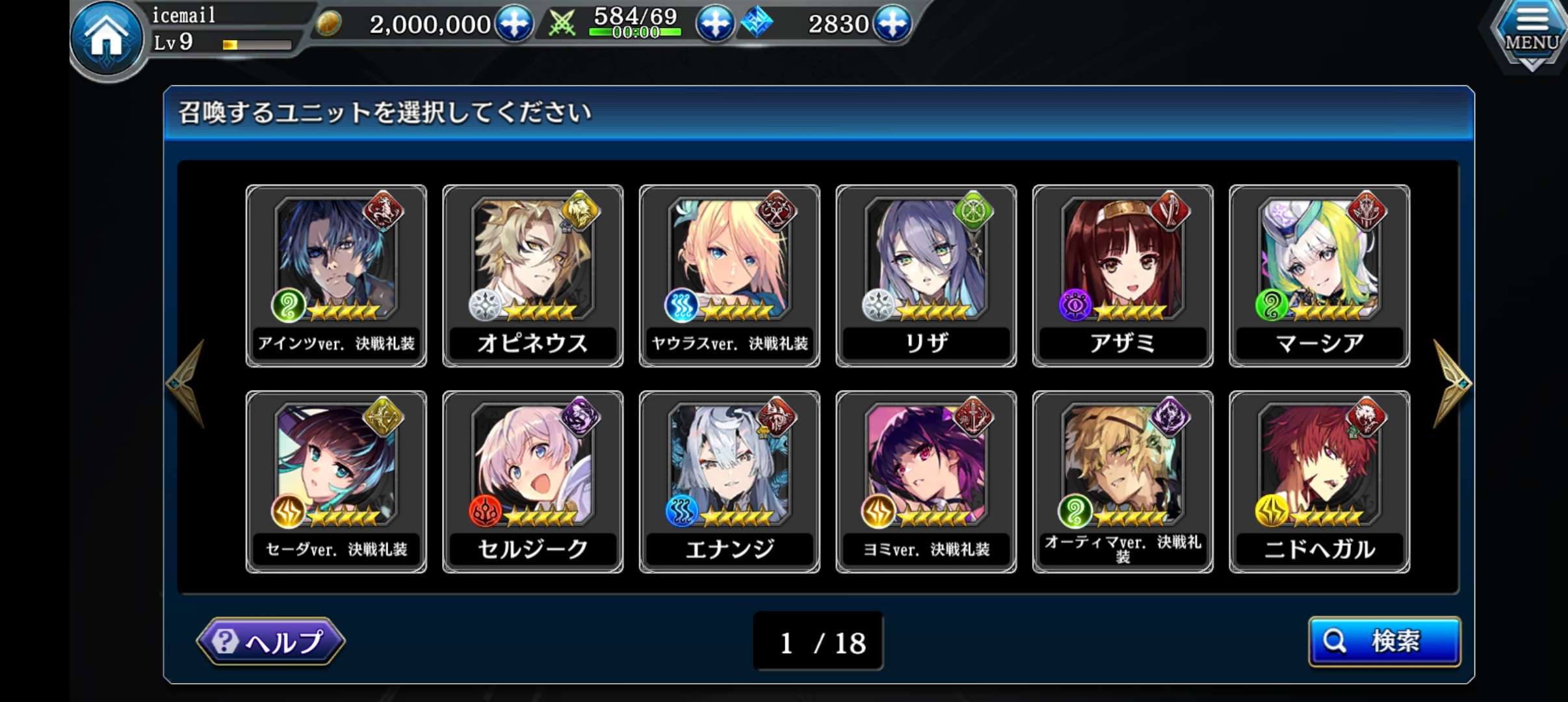Open the 検索 search filter
1568x702 pixels.
click(x=1384, y=642)
